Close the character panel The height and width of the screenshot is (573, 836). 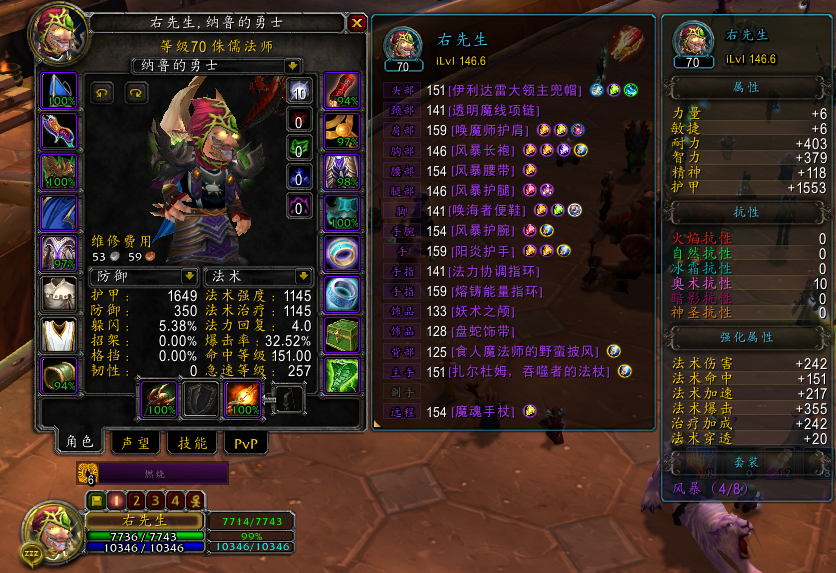point(357,23)
